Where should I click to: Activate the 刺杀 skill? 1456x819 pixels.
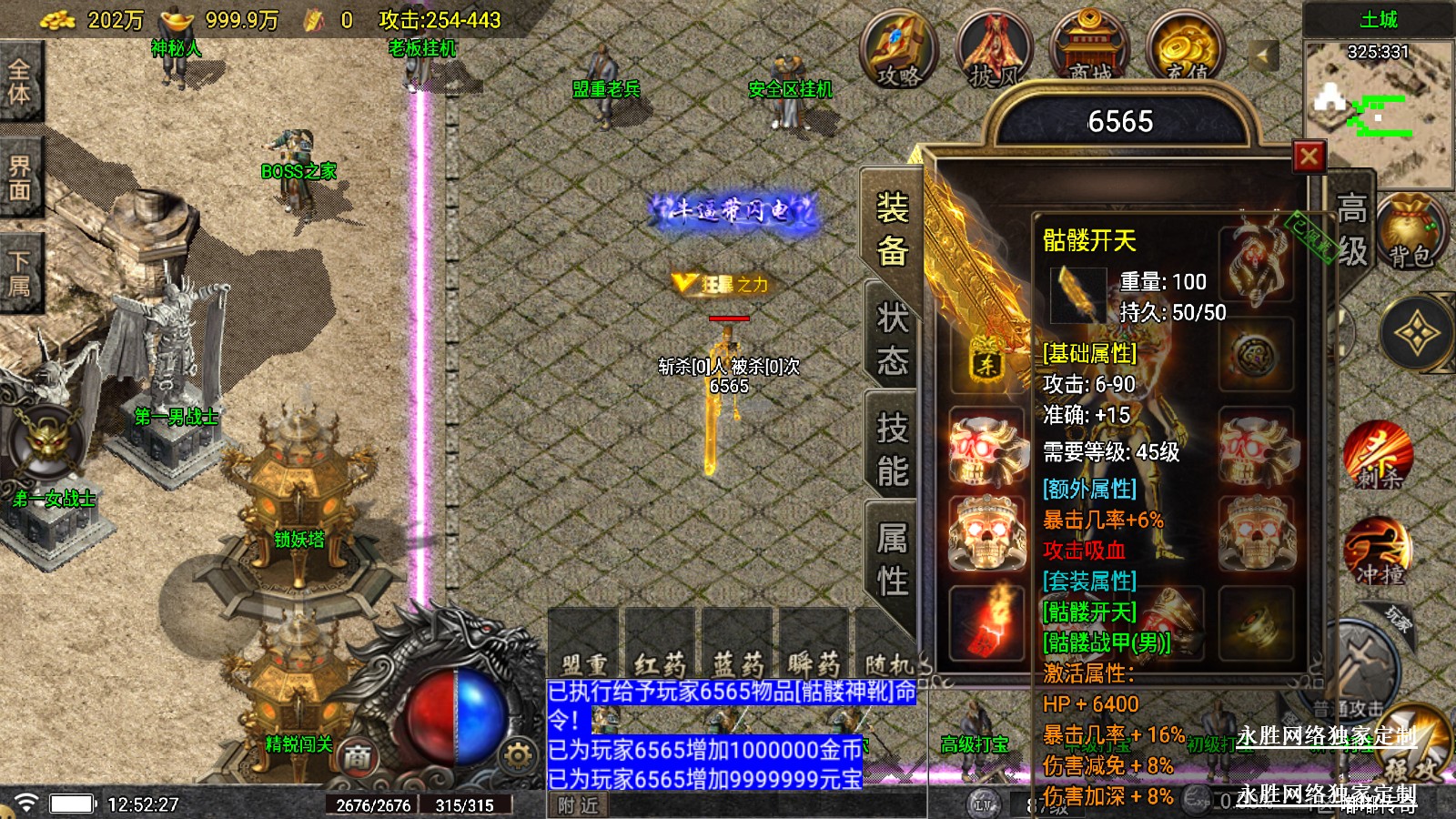[1378, 454]
